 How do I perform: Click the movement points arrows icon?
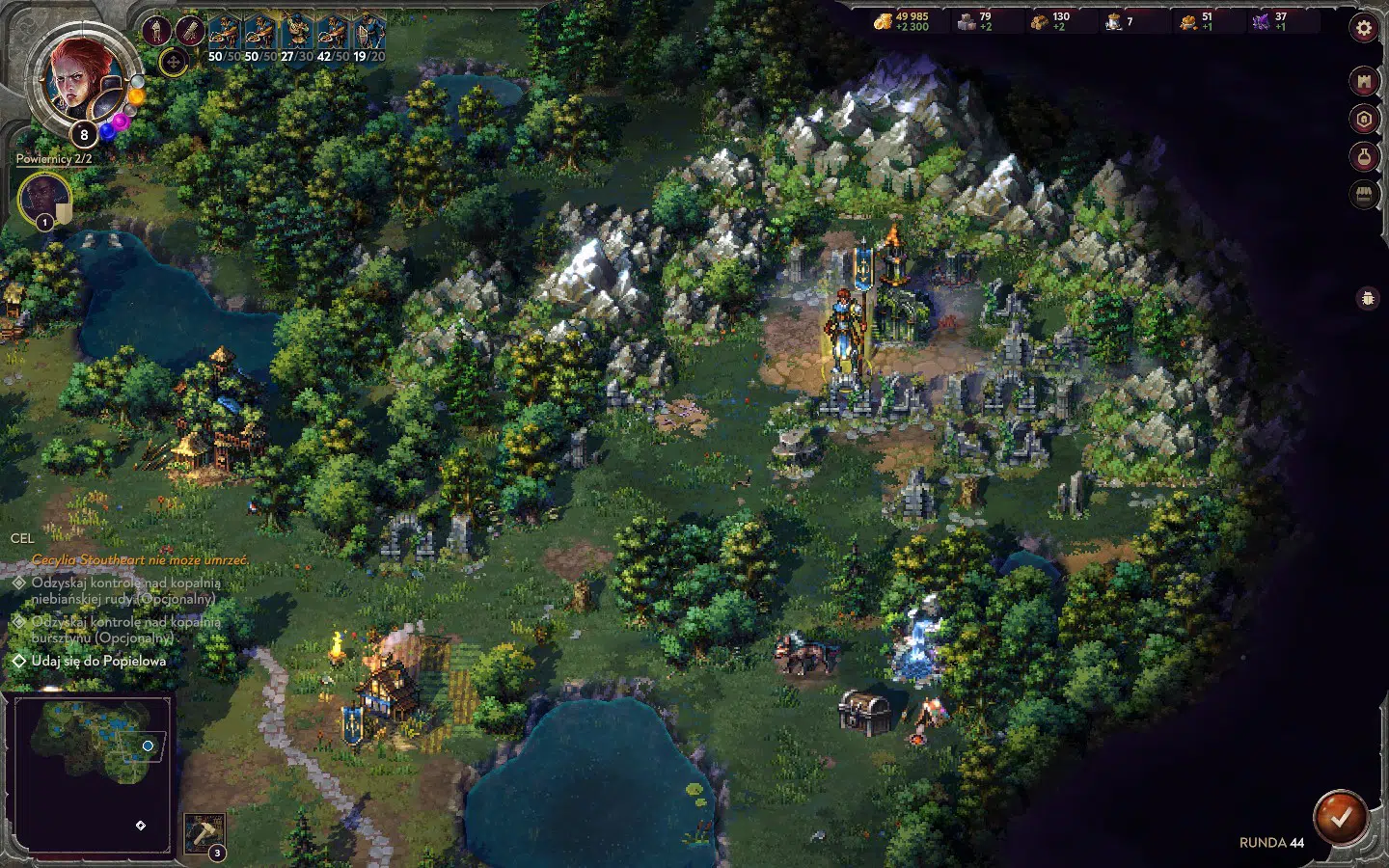tap(173, 64)
